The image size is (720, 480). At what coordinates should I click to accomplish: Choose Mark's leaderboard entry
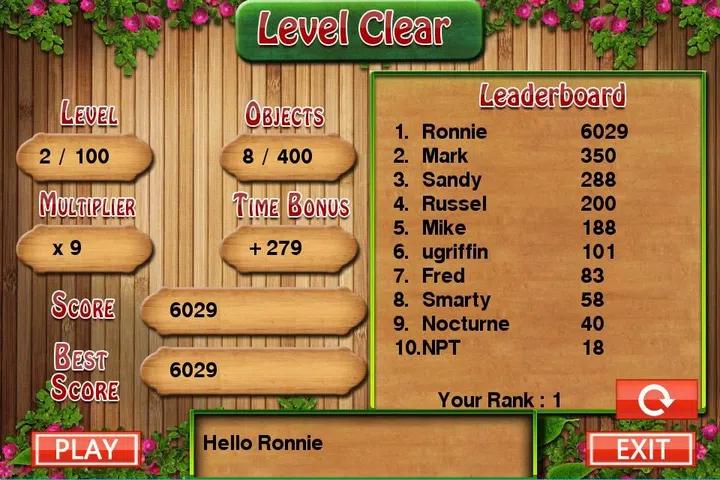click(510, 156)
